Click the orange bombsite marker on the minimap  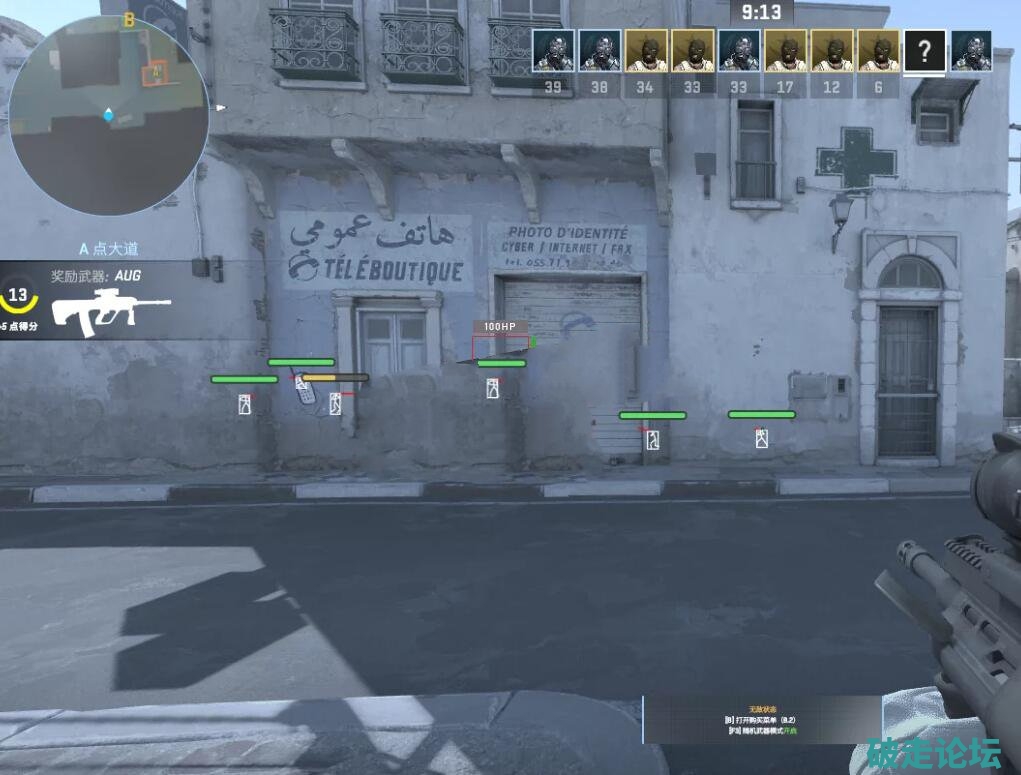[155, 72]
